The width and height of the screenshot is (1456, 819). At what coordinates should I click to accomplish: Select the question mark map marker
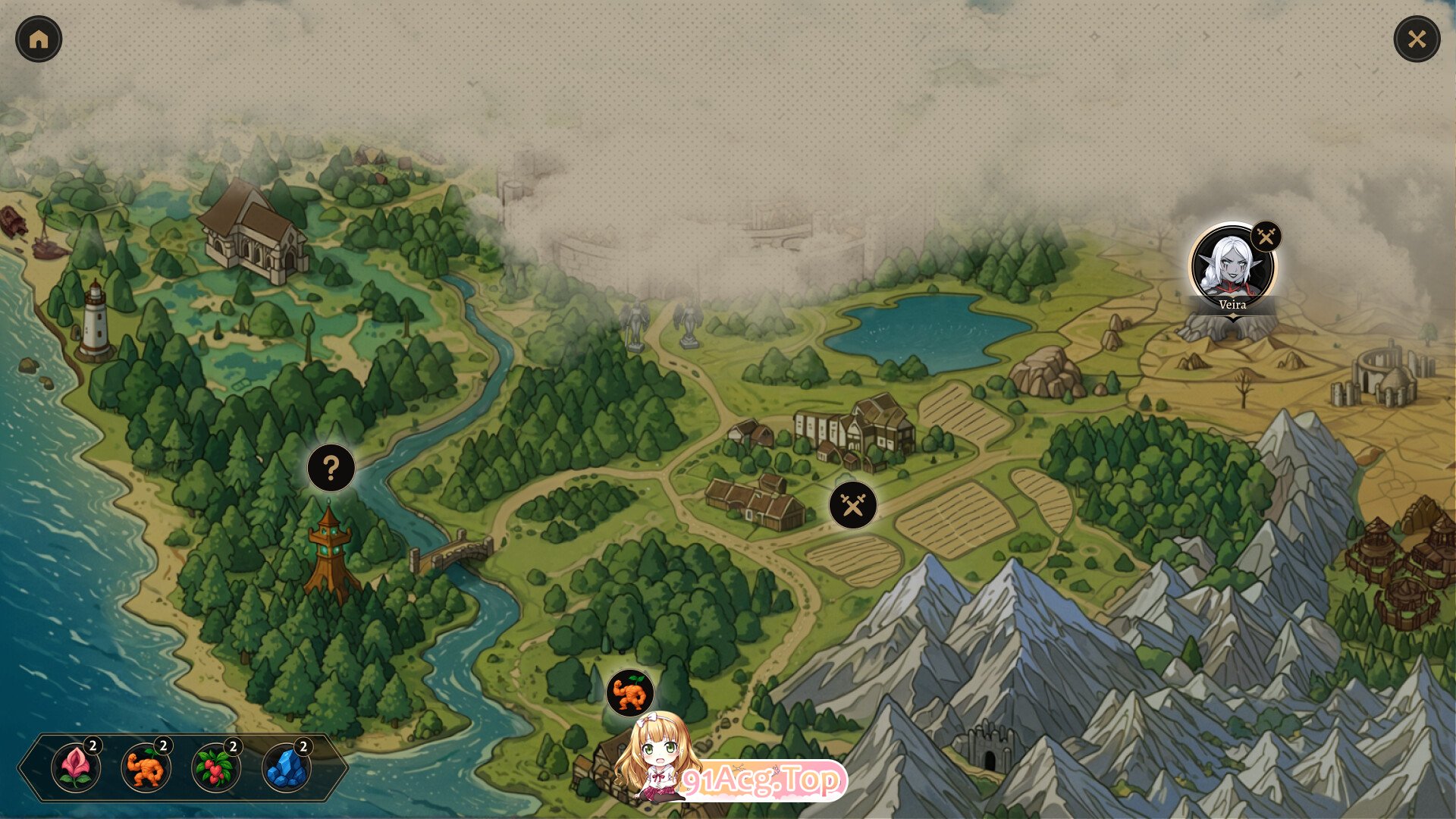(331, 468)
